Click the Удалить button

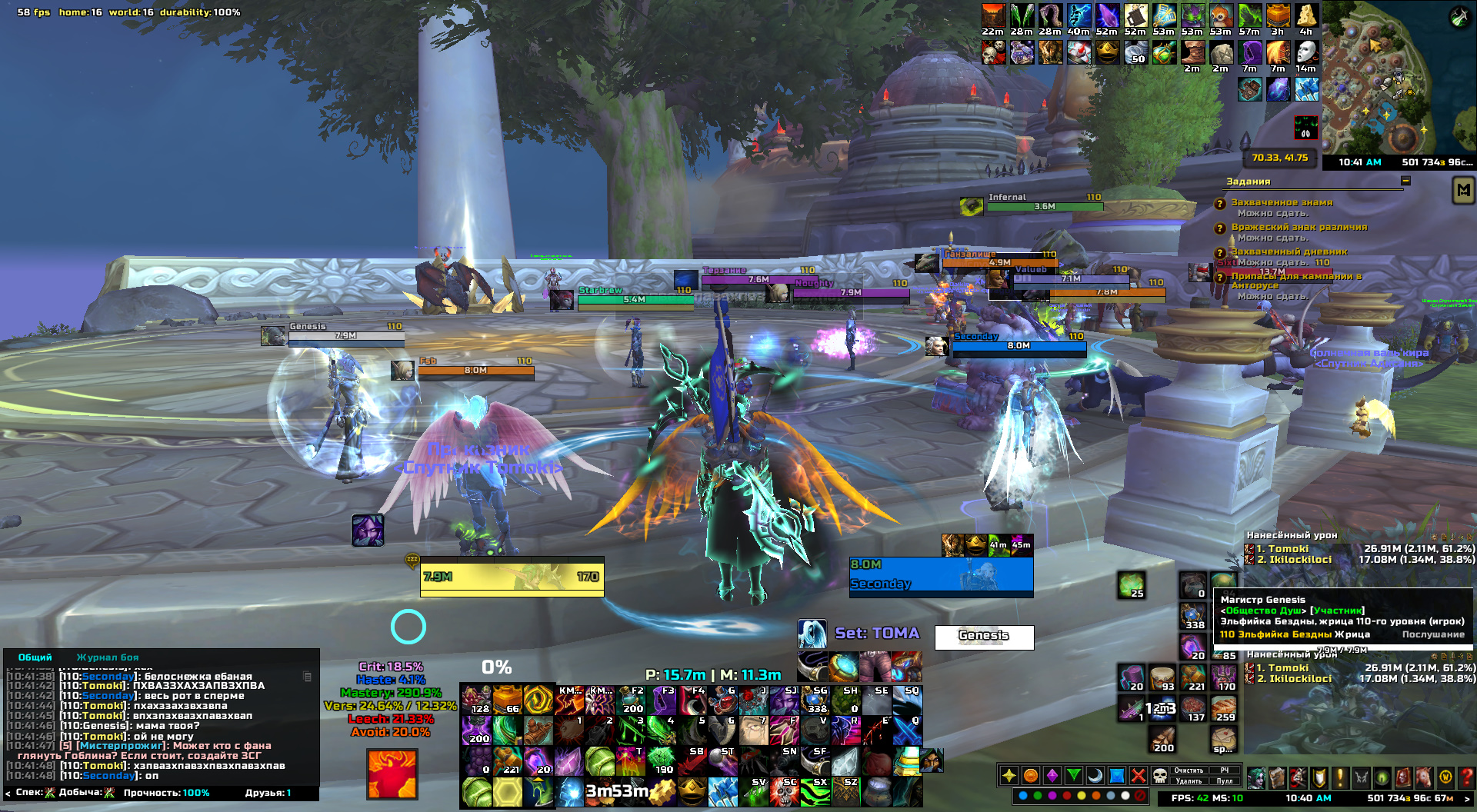(1189, 781)
